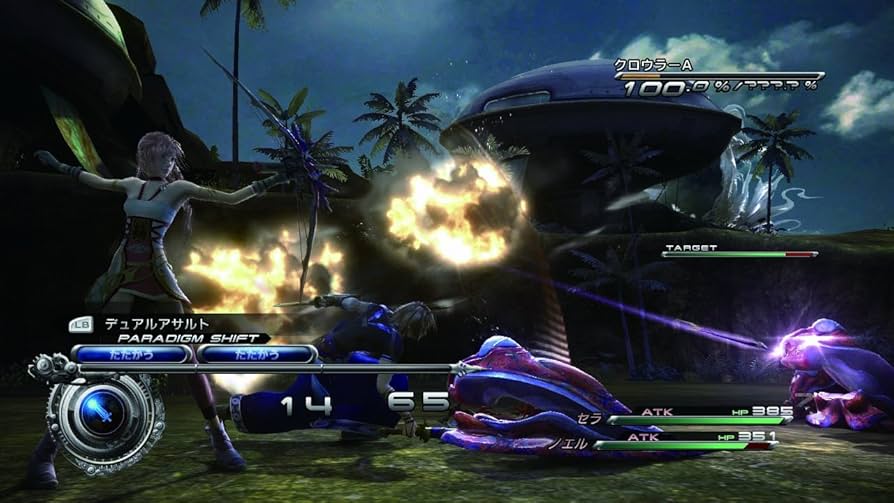This screenshot has height=503, width=894.
Task: Select party member セラ in the status list
Action: [591, 417]
